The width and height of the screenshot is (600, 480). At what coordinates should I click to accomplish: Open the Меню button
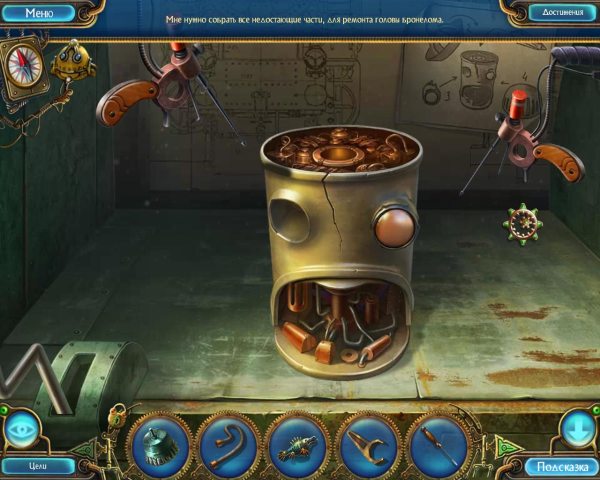pyautogui.click(x=39, y=13)
